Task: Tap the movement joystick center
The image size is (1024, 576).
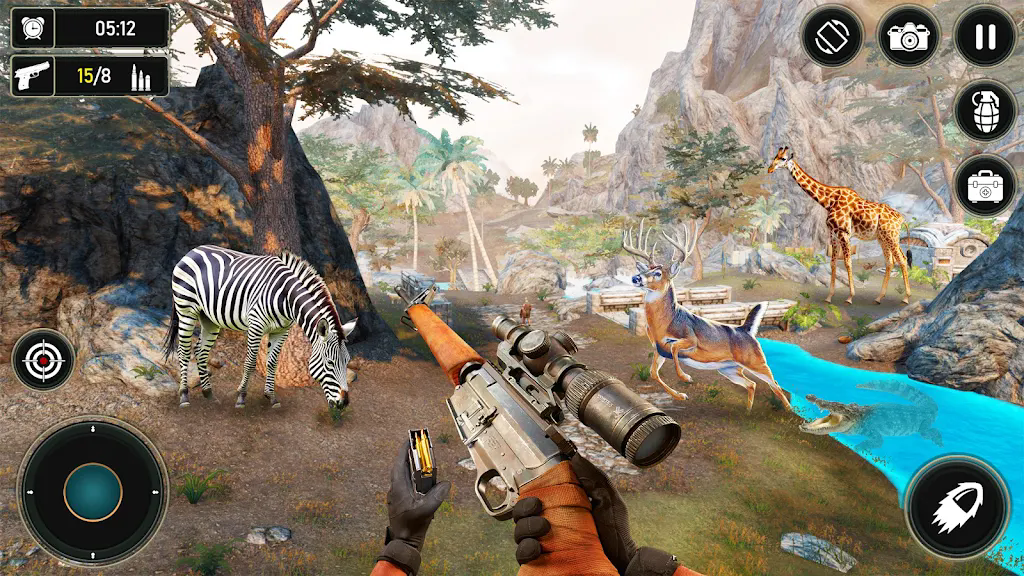Action: [93, 491]
